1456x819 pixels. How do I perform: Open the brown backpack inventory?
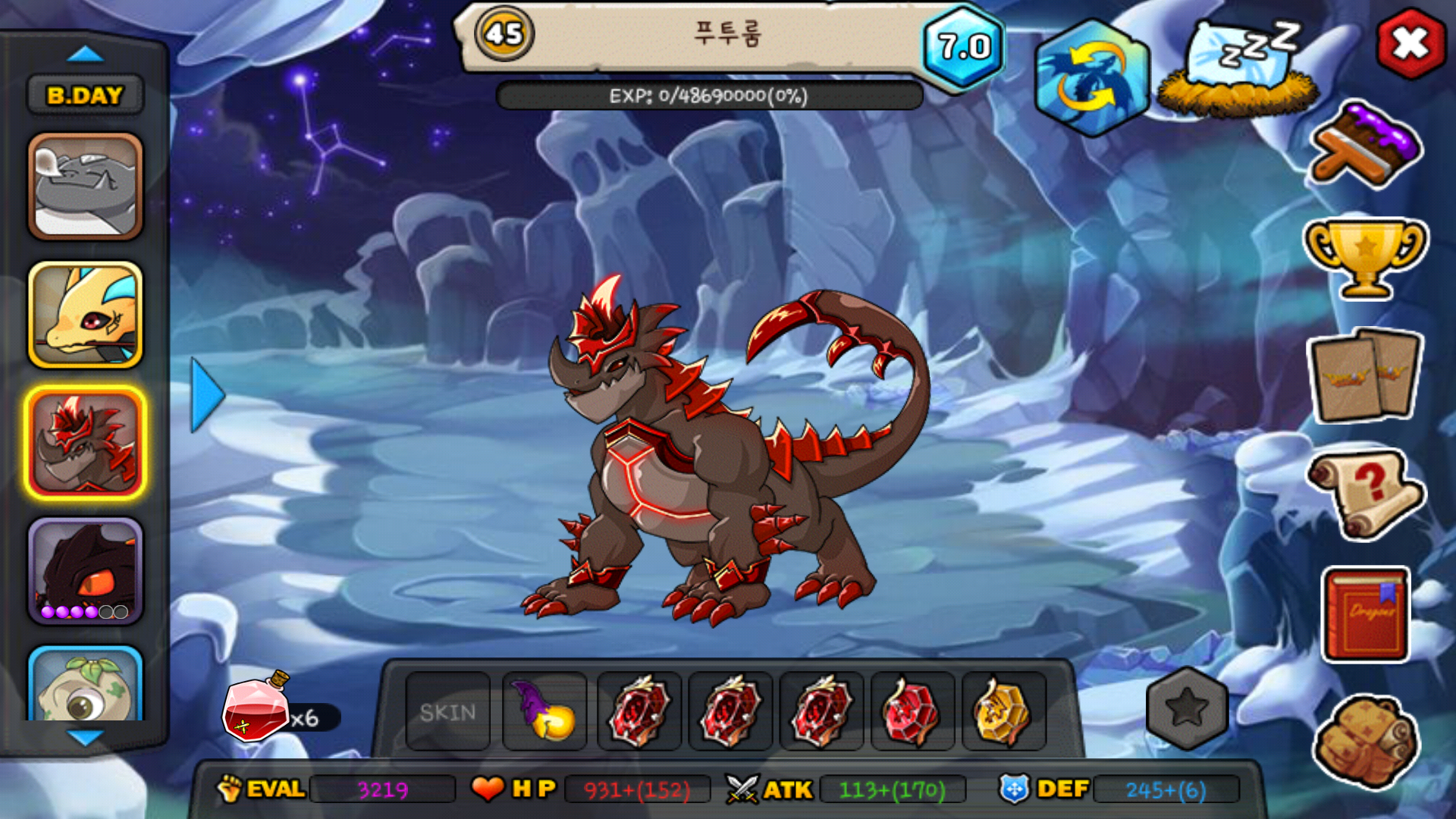[1365, 739]
